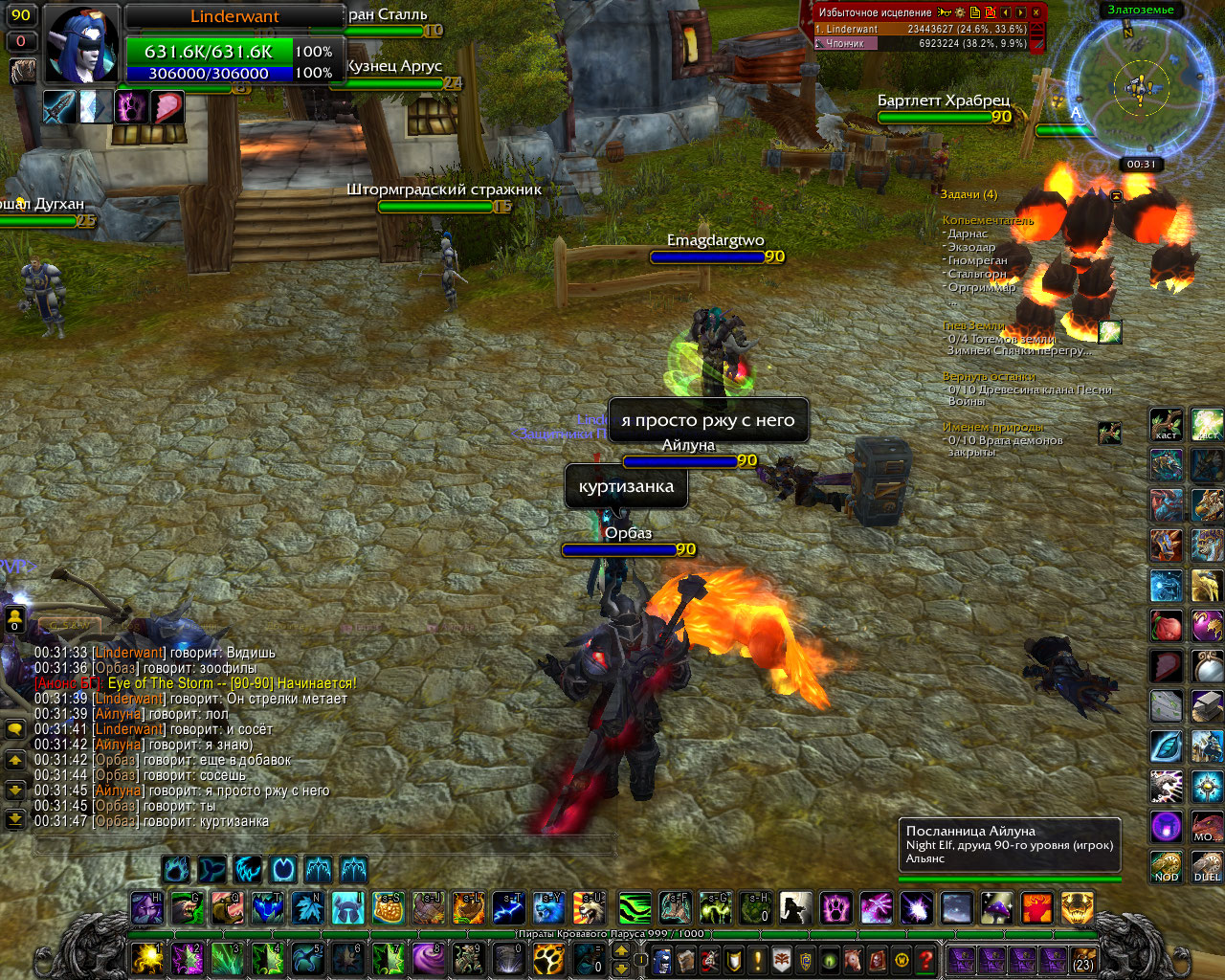Image resolution: width=1225 pixels, height=980 pixels.
Task: Close the Избыточное исцеление meter window
Action: (1036, 12)
